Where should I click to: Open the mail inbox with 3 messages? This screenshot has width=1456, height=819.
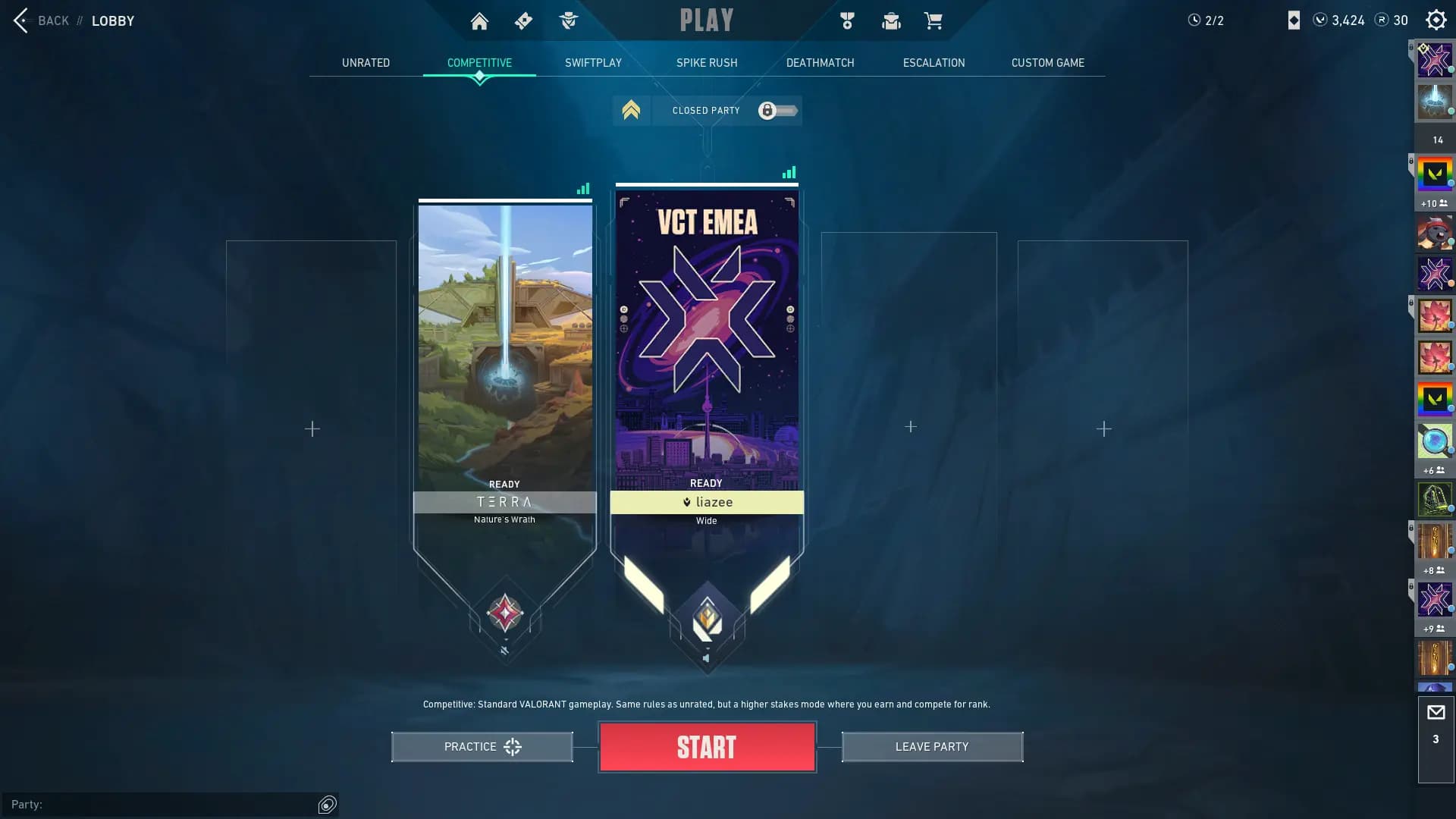1436,723
